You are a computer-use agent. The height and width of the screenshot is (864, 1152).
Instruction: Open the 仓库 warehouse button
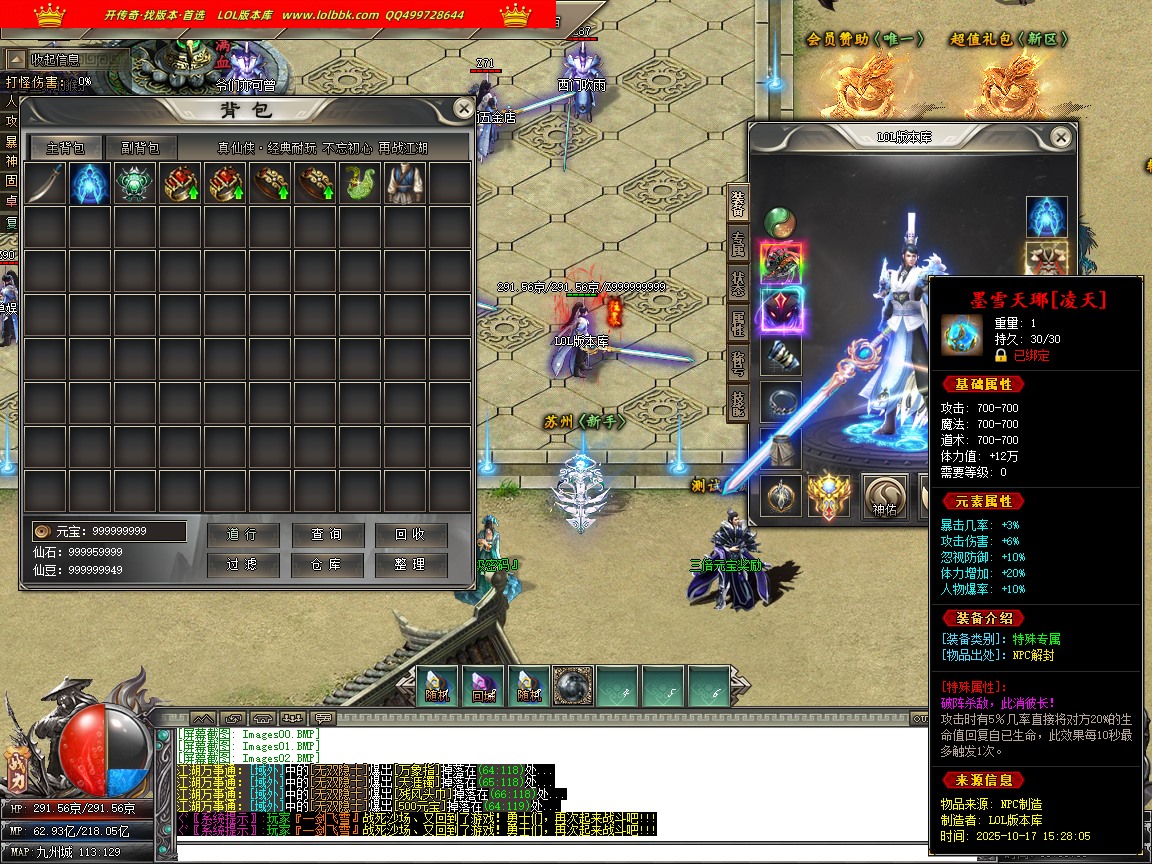click(326, 564)
